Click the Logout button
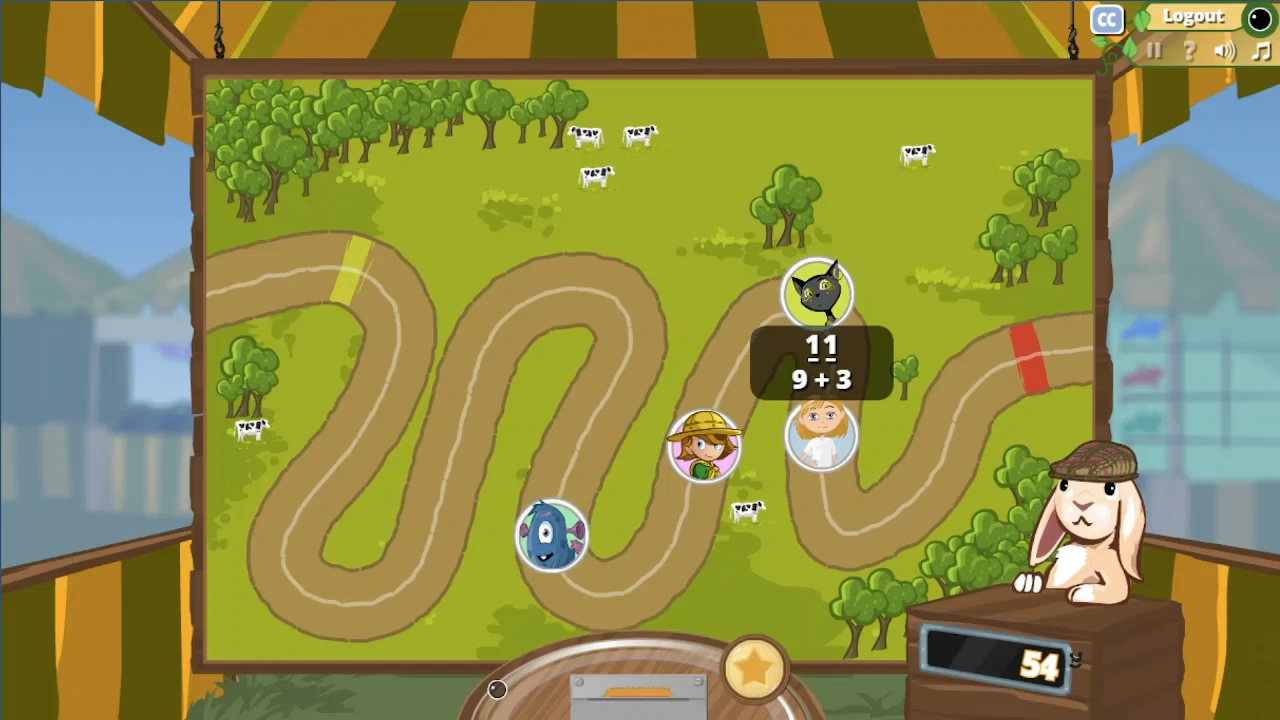Image resolution: width=1280 pixels, height=720 pixels. point(1193,17)
